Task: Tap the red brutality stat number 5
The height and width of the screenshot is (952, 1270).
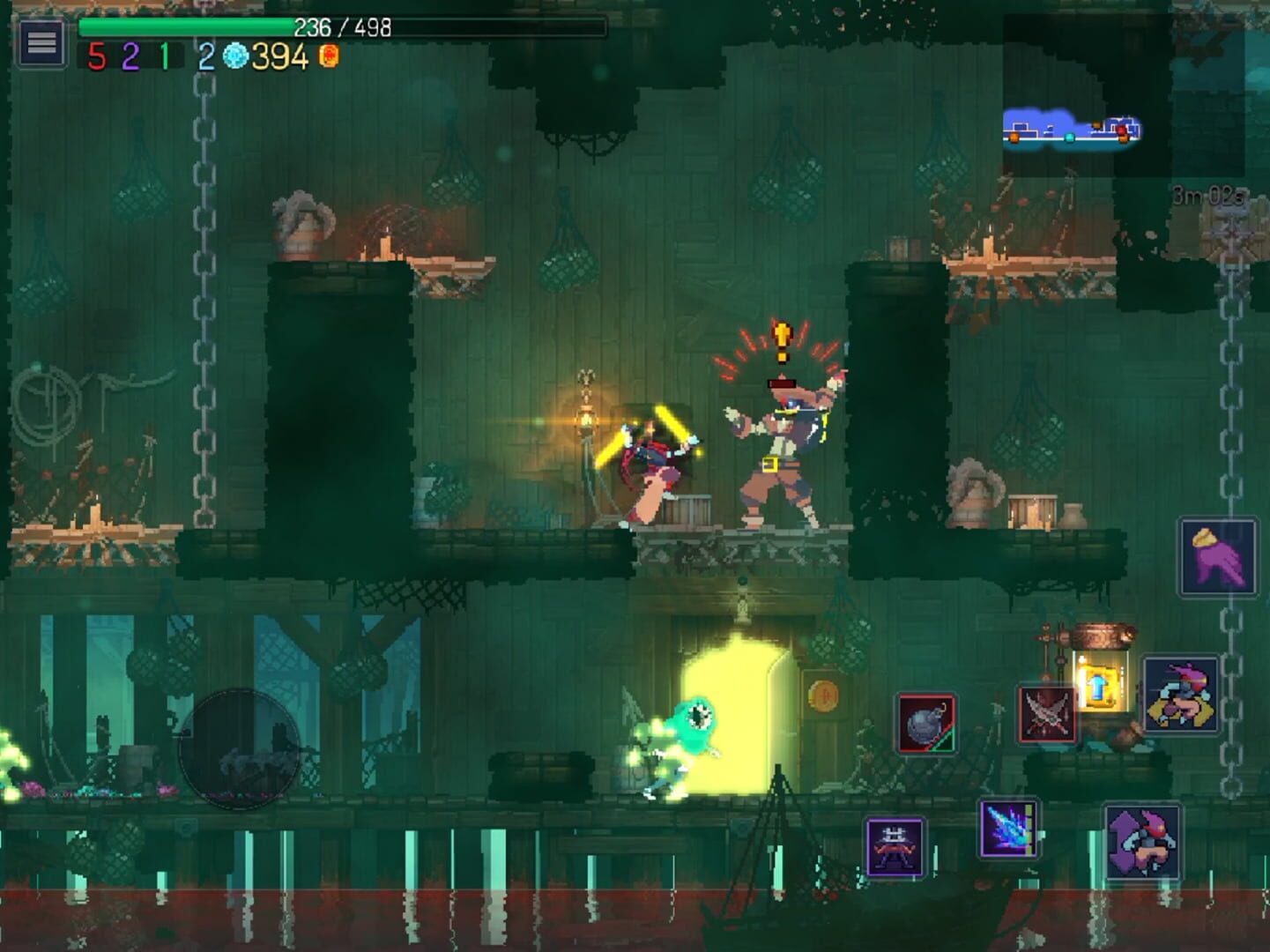Action: click(x=97, y=58)
